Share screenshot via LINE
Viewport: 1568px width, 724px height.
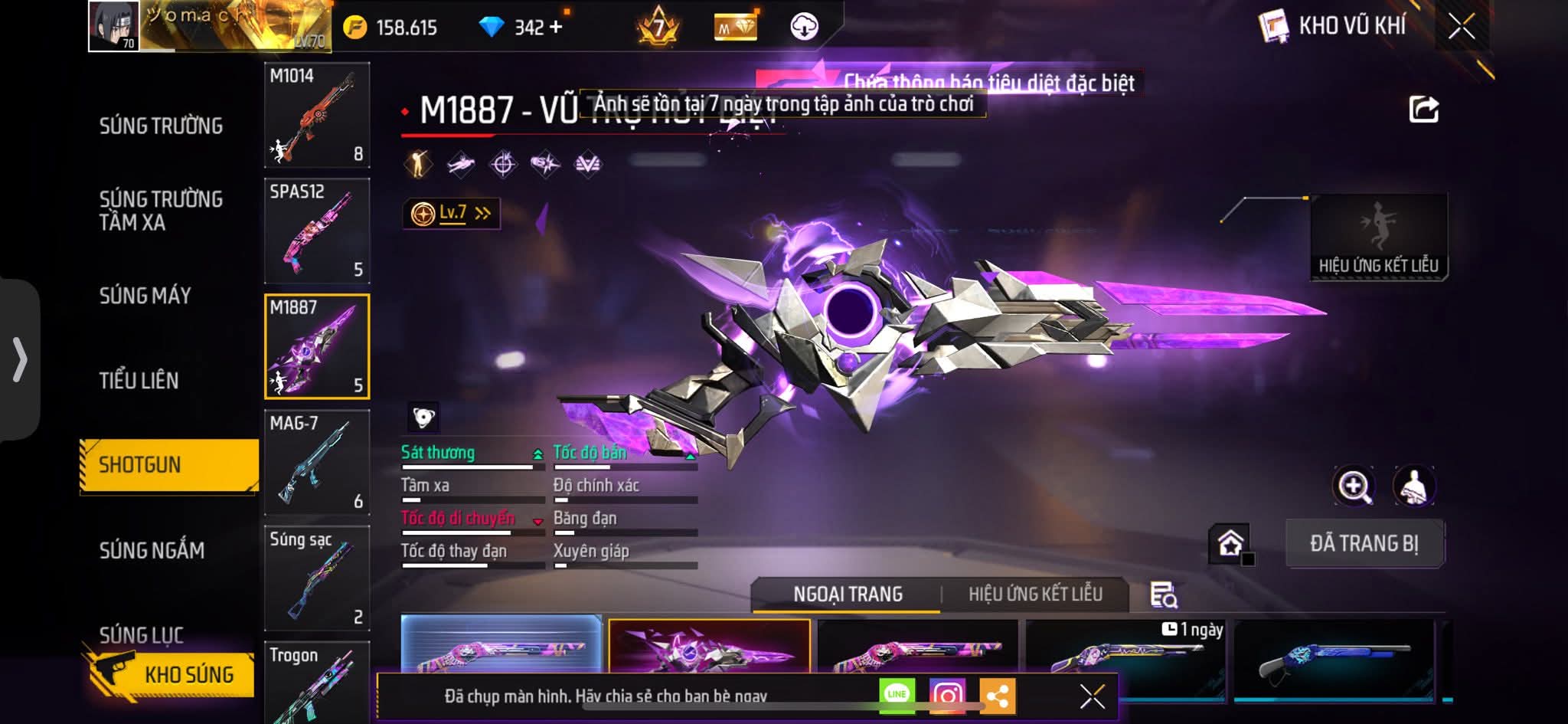click(897, 695)
